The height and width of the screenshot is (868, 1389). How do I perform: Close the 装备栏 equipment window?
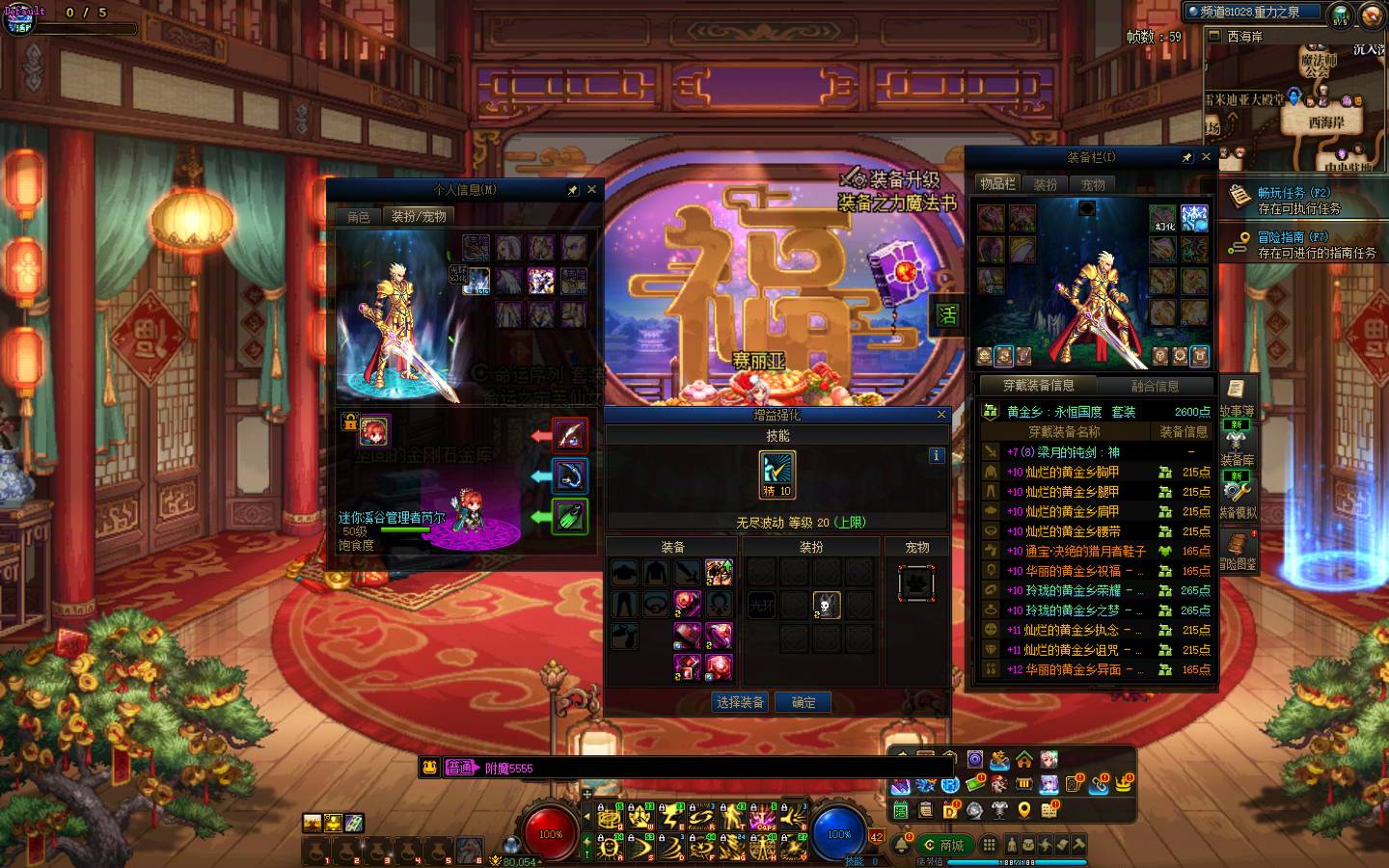pos(1206,157)
